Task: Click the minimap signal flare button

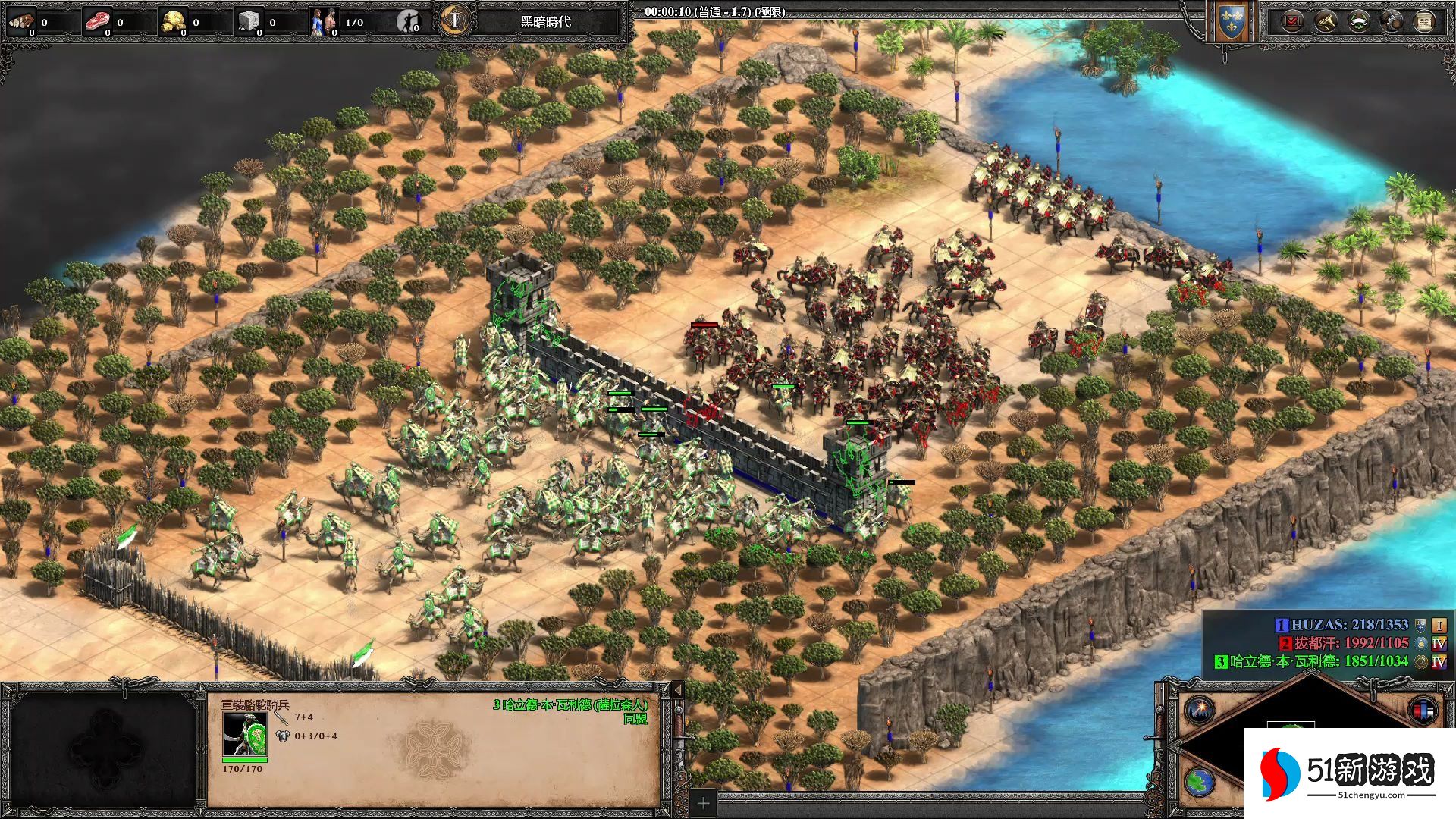Action: 1200,709
